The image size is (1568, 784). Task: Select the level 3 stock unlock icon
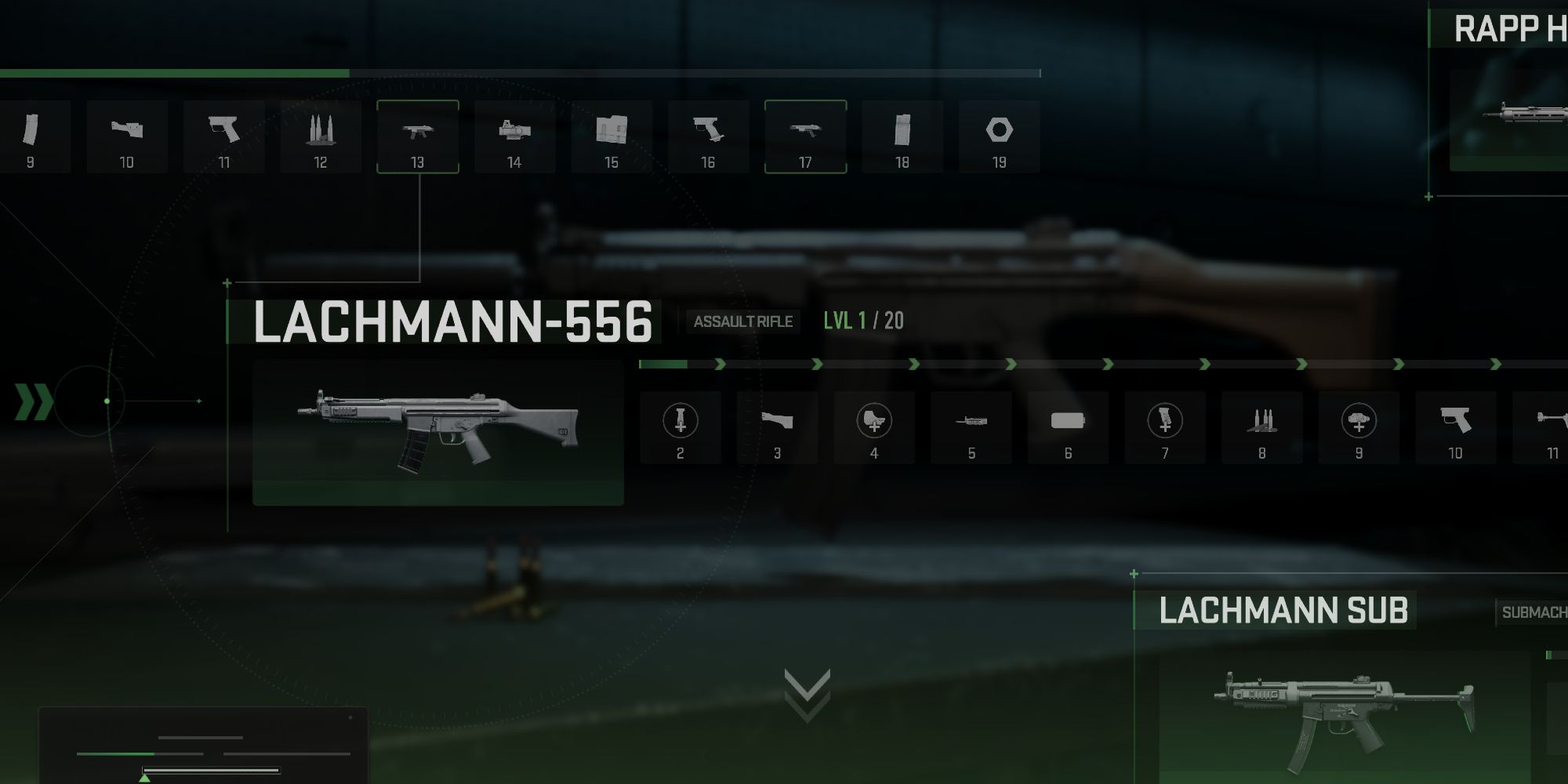[x=777, y=426]
